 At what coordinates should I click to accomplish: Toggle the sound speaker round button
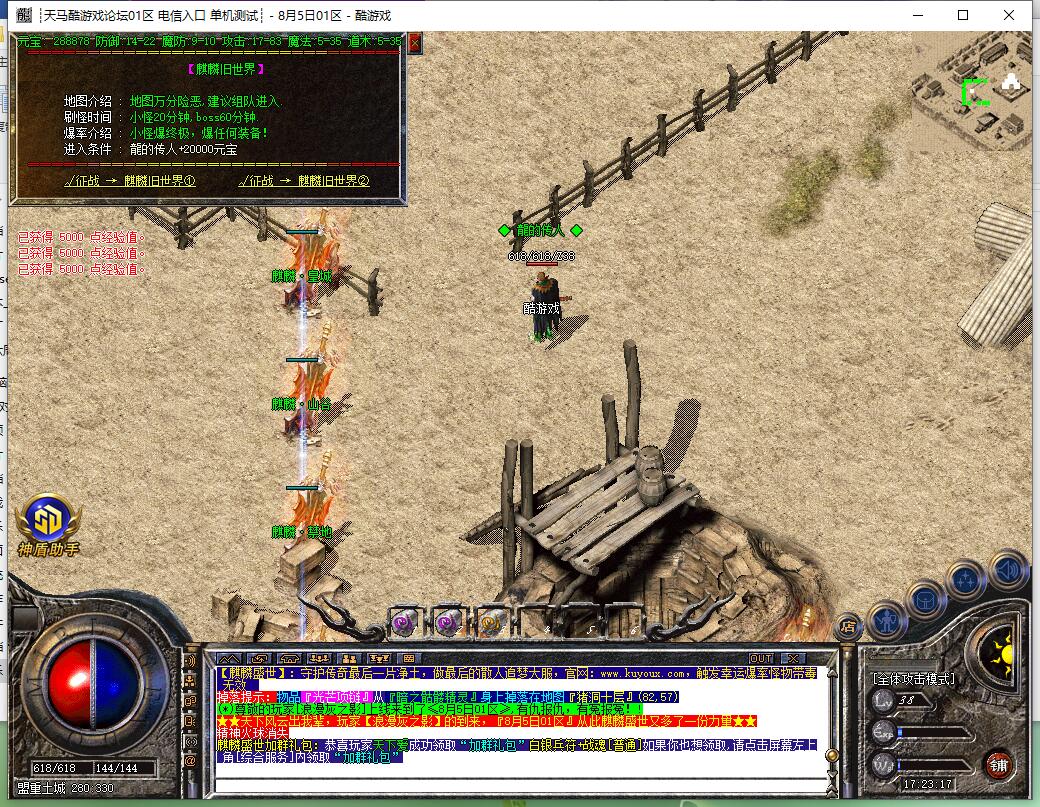tap(1007, 569)
